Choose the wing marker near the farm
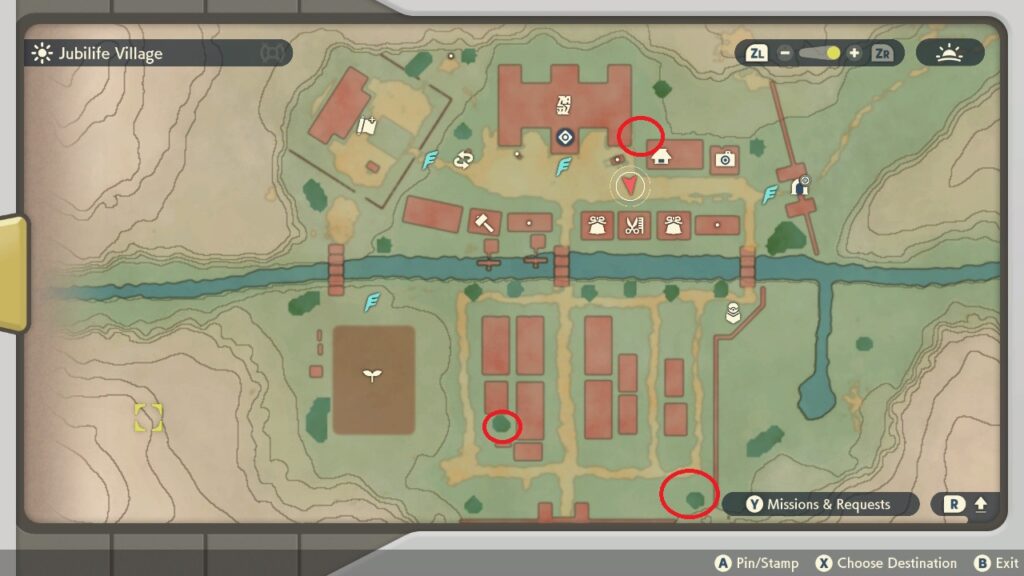Viewport: 1024px width, 576px height. point(372,299)
